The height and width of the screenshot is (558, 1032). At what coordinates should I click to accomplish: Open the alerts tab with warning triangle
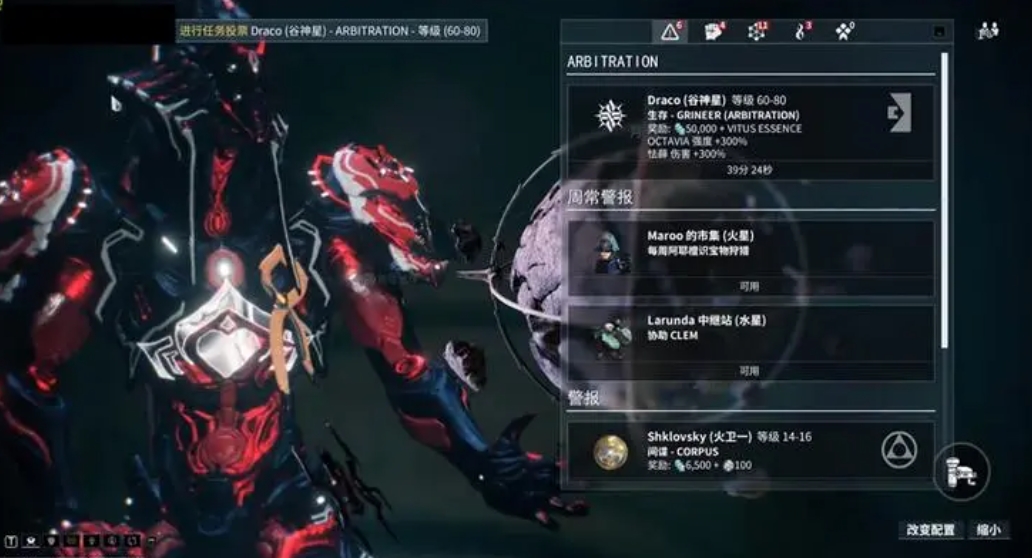click(x=670, y=32)
